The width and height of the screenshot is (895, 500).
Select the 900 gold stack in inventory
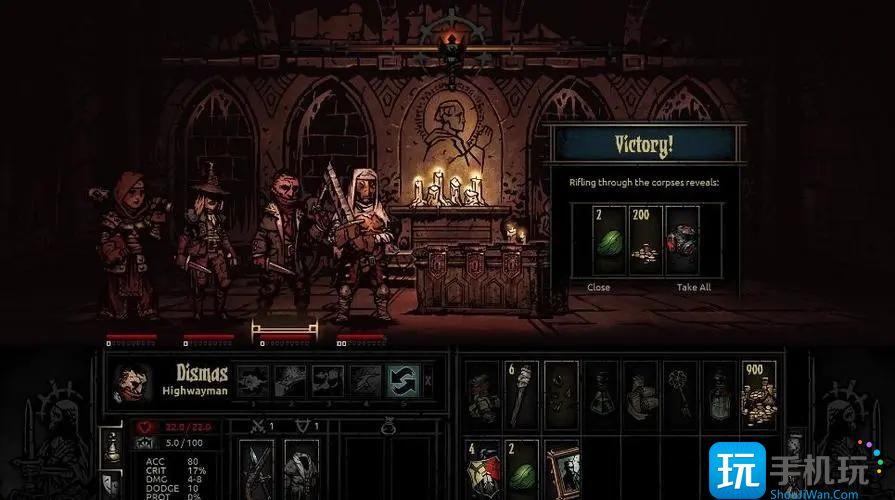point(758,394)
